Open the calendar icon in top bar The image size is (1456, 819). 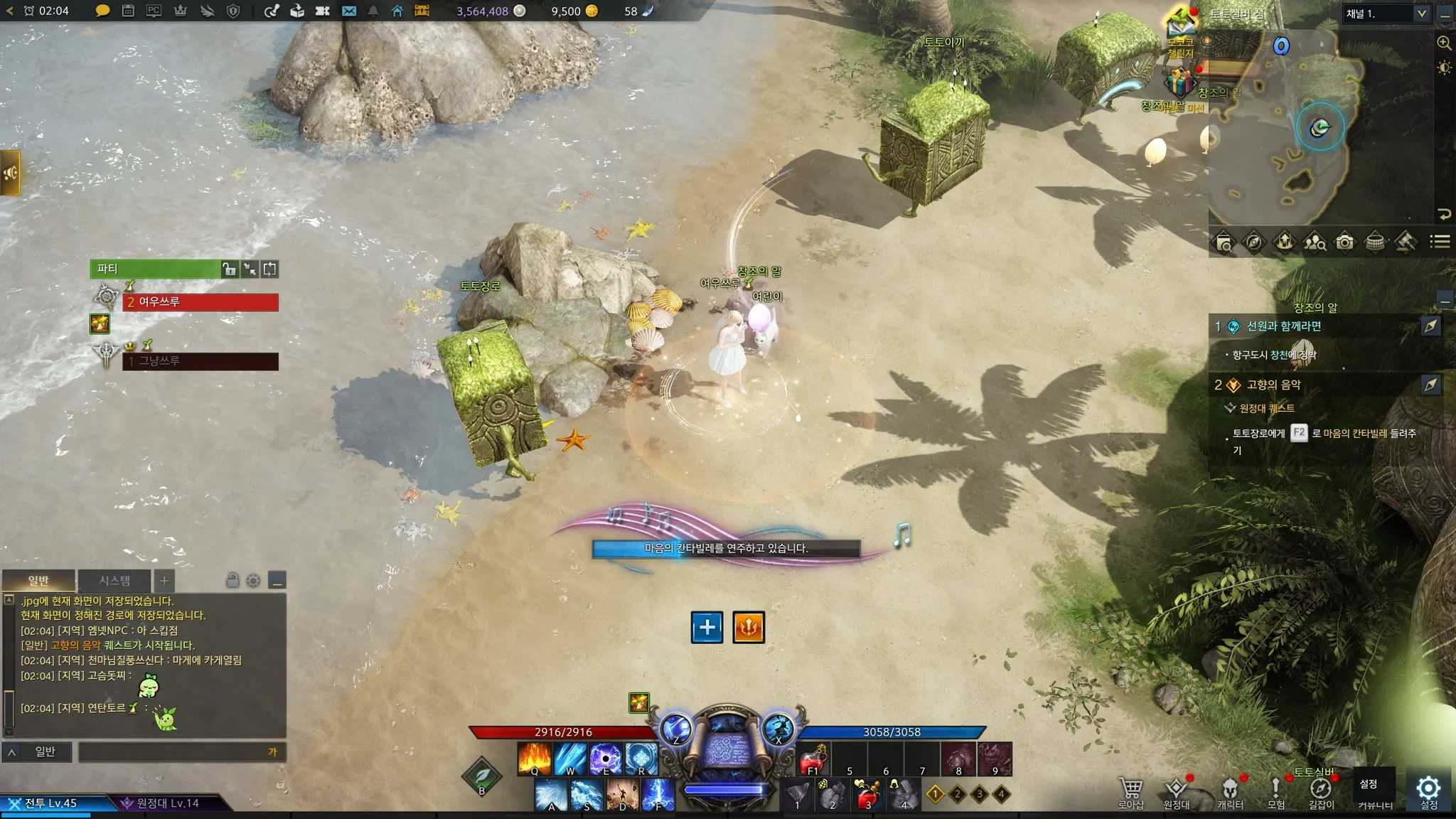click(x=128, y=11)
